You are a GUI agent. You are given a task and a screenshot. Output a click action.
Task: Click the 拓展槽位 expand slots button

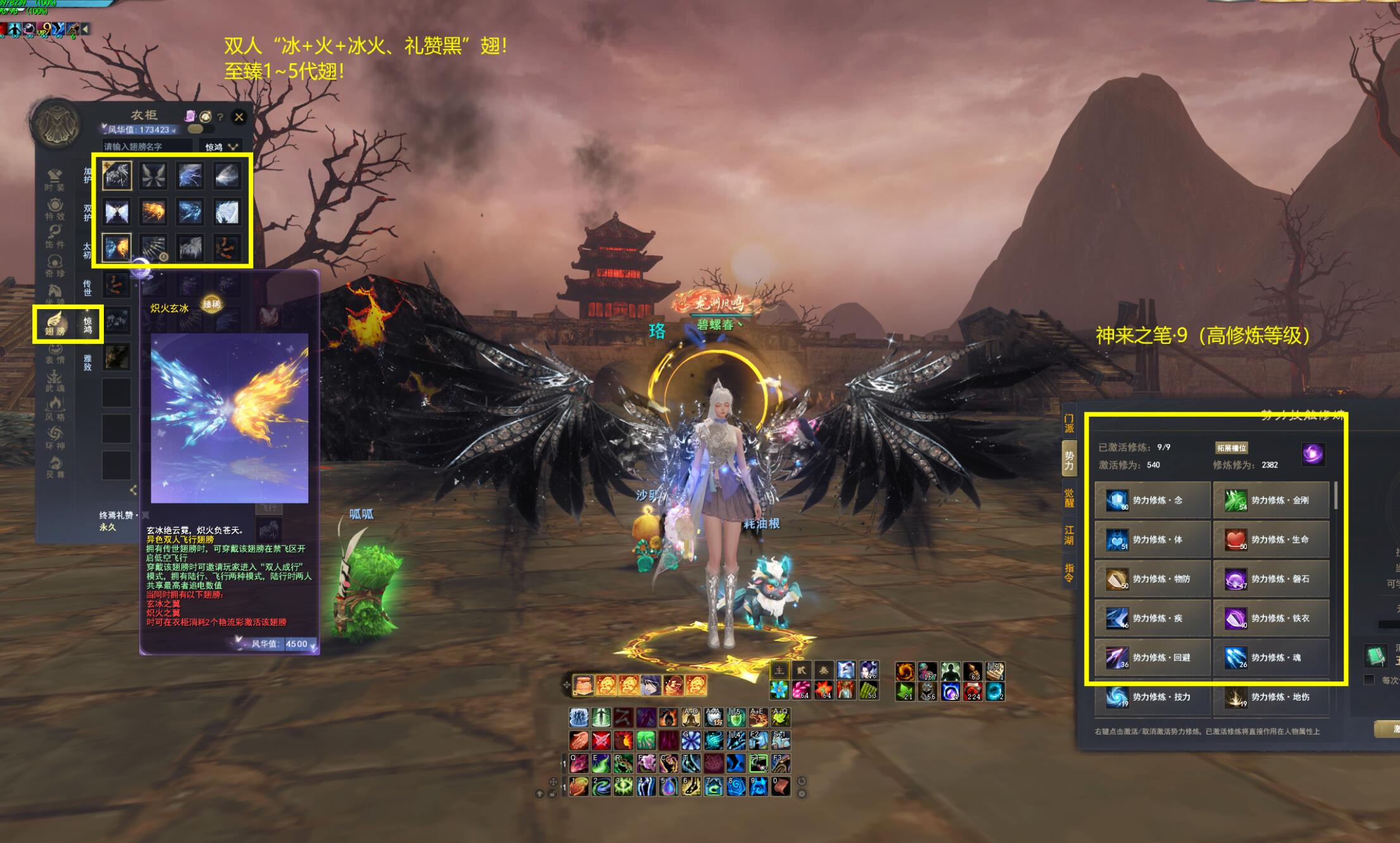click(1231, 448)
